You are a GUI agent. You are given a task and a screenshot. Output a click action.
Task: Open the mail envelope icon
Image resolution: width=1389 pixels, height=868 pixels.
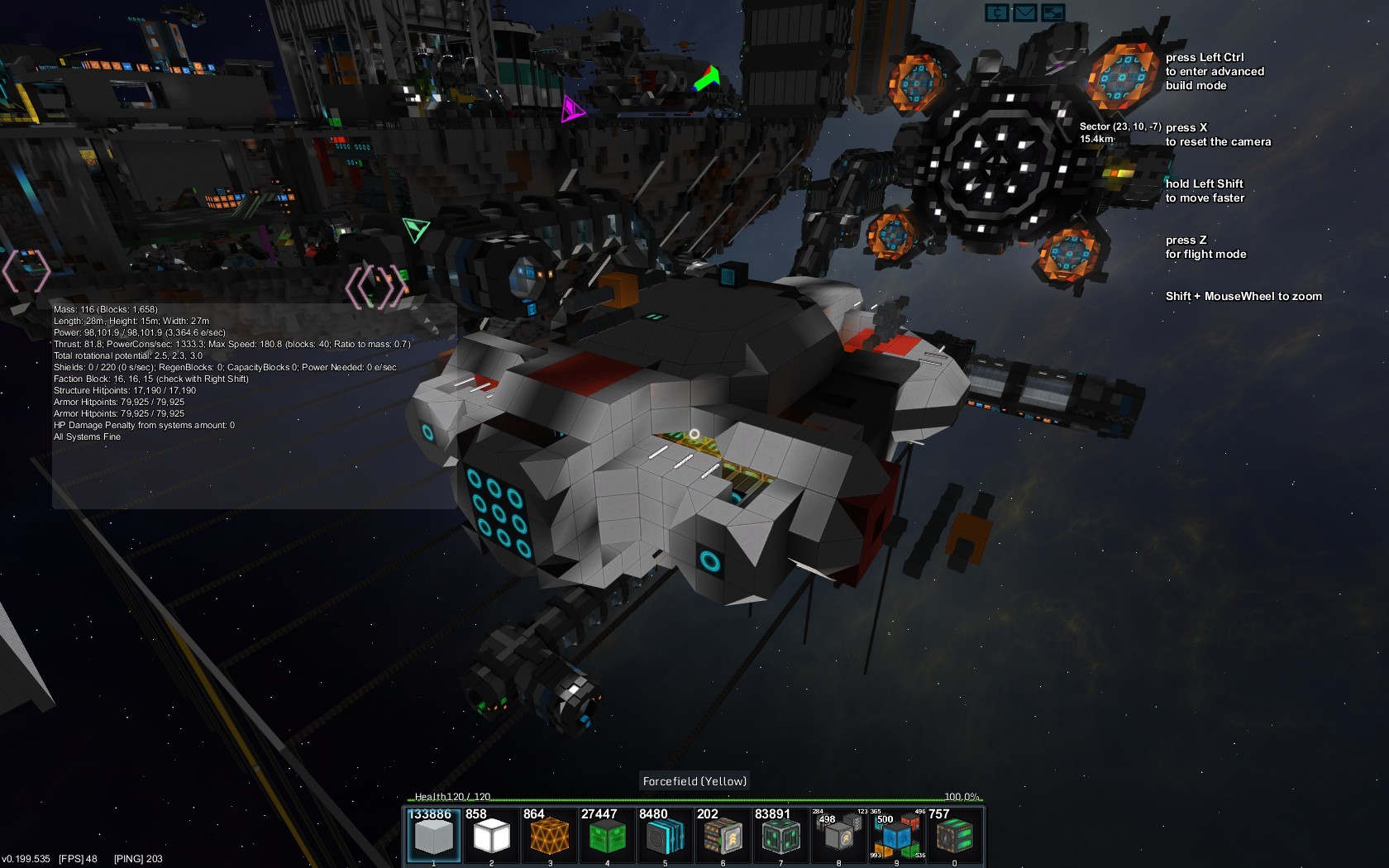pyautogui.click(x=1025, y=12)
